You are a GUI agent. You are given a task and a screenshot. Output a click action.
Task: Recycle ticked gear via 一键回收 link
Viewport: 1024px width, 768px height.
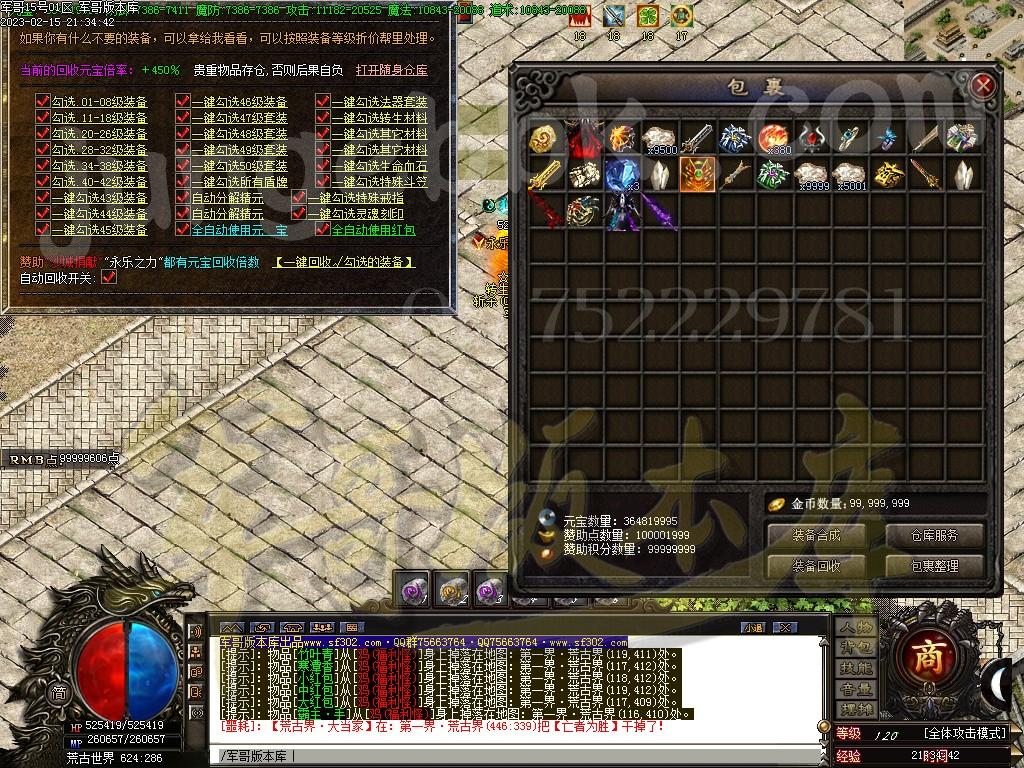344,262
